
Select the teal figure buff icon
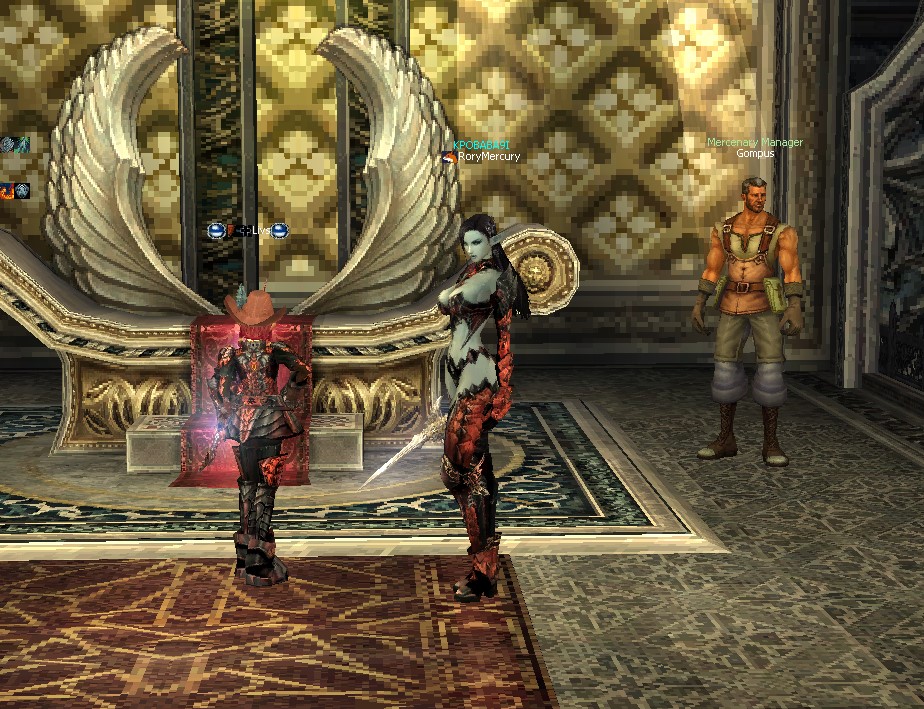tap(22, 145)
